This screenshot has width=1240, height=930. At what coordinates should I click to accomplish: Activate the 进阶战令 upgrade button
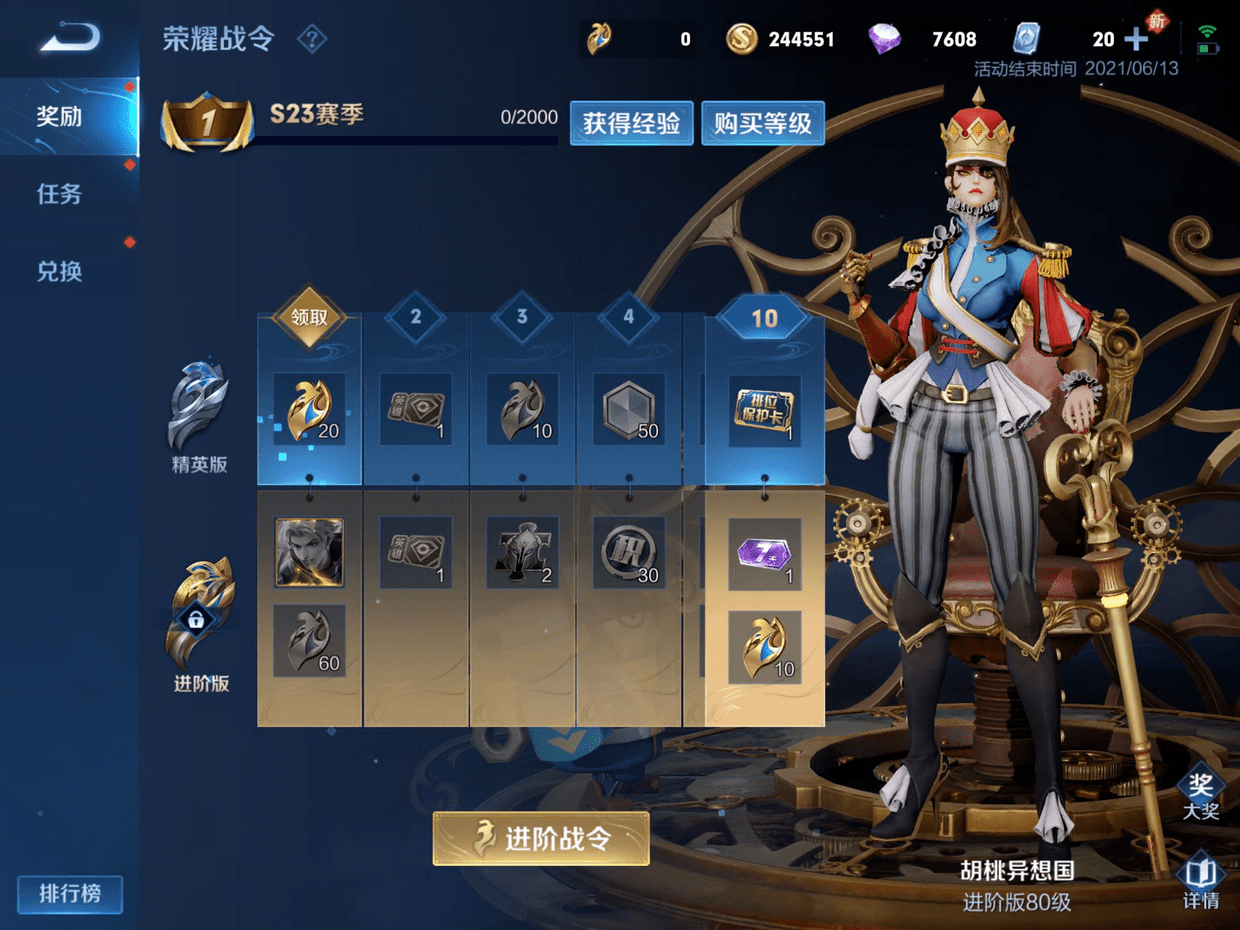click(x=541, y=838)
